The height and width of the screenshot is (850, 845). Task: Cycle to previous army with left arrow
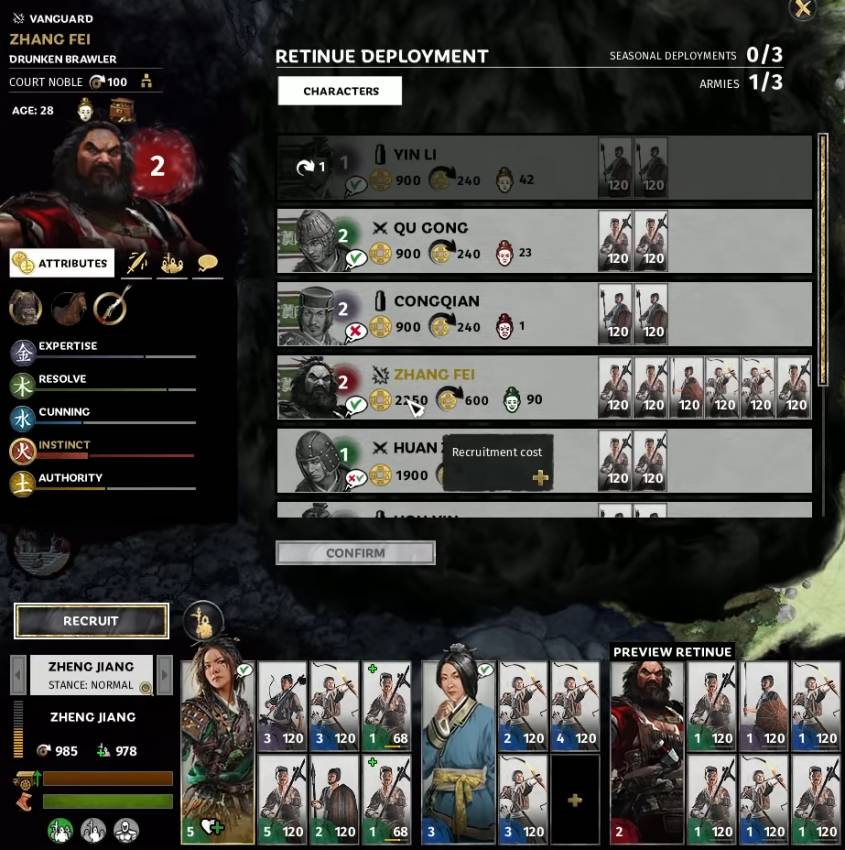17,675
